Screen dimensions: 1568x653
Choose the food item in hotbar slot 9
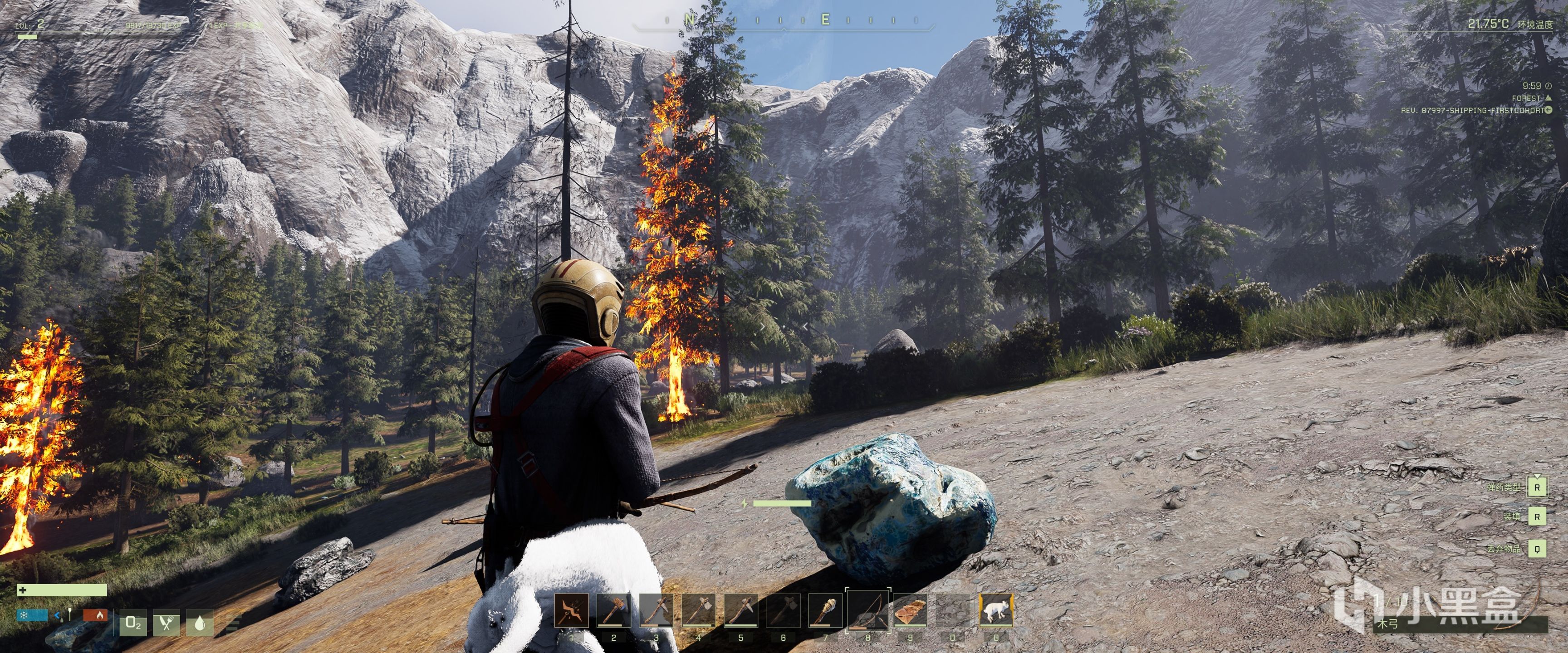coord(910,610)
